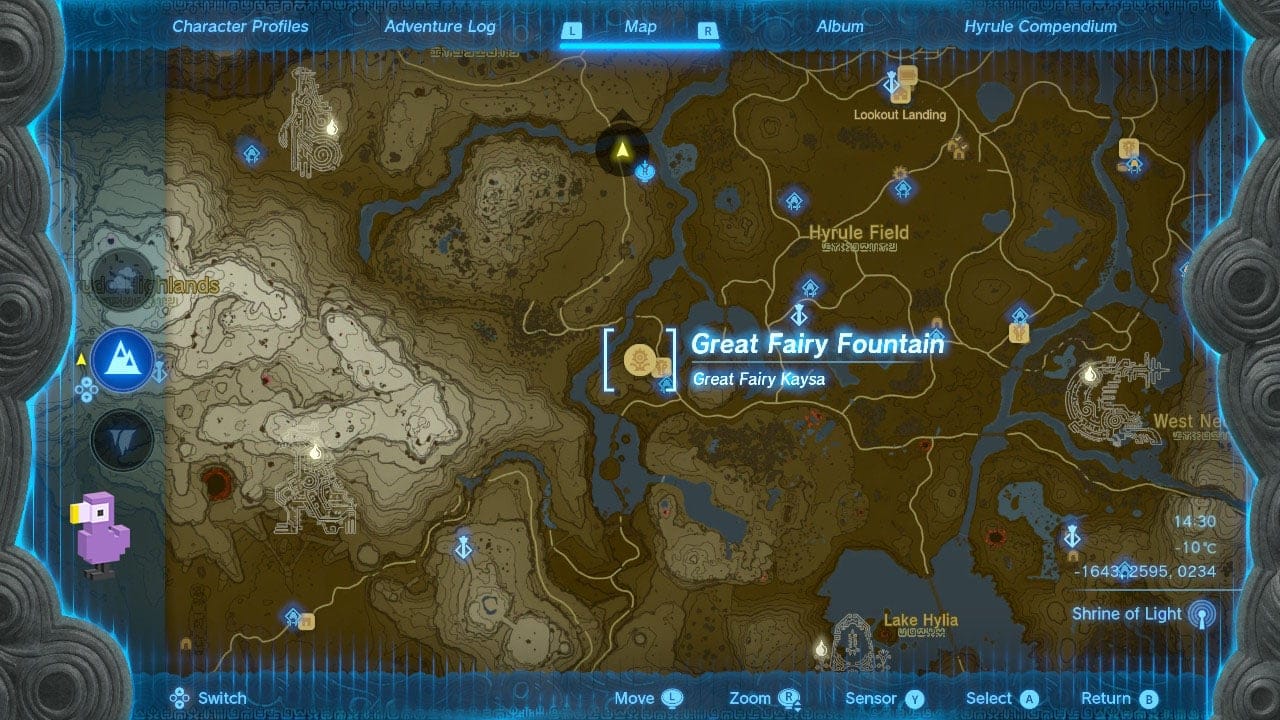The height and width of the screenshot is (720, 1280).
Task: Click the Sensor (Y) icon at the bottom
Action: 911,698
